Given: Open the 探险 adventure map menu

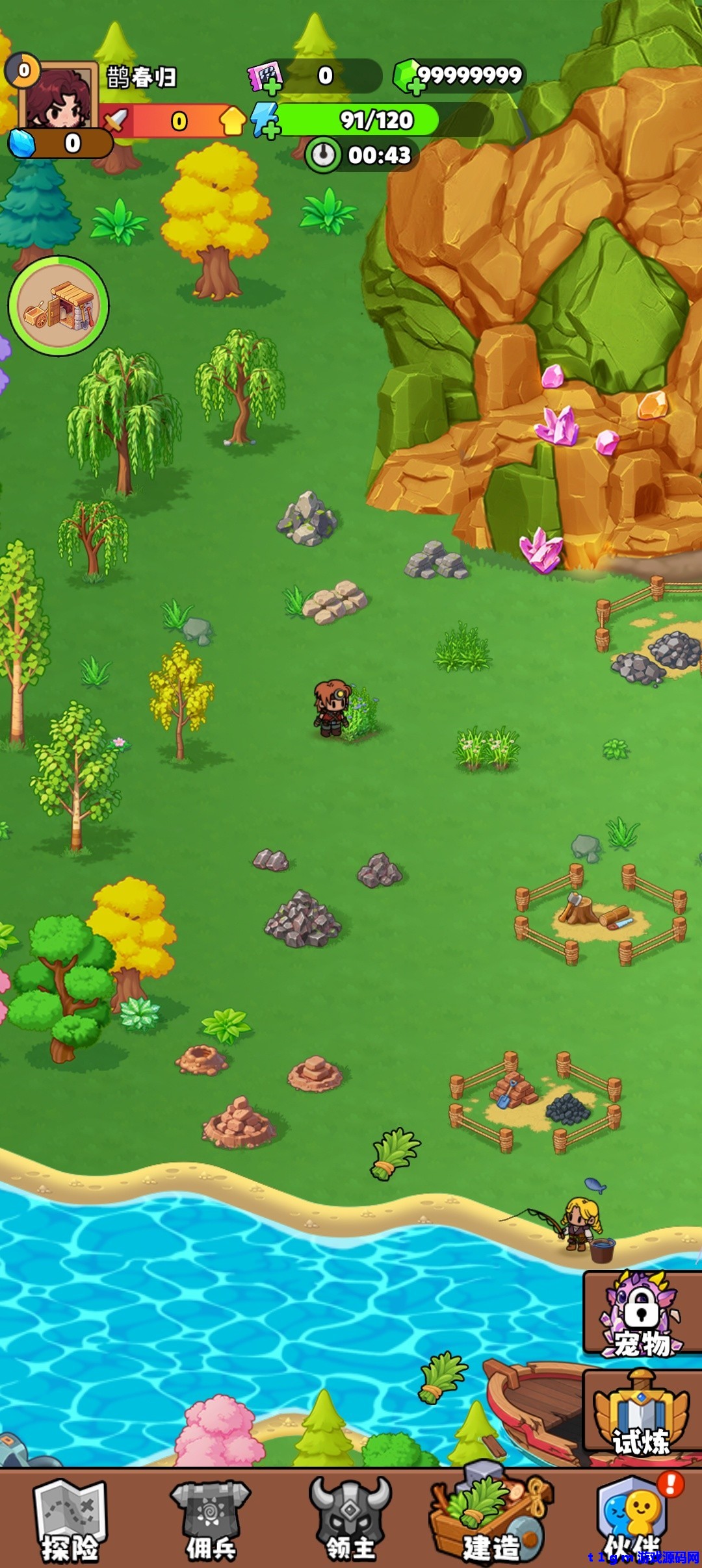Looking at the screenshot, I should [70, 1519].
